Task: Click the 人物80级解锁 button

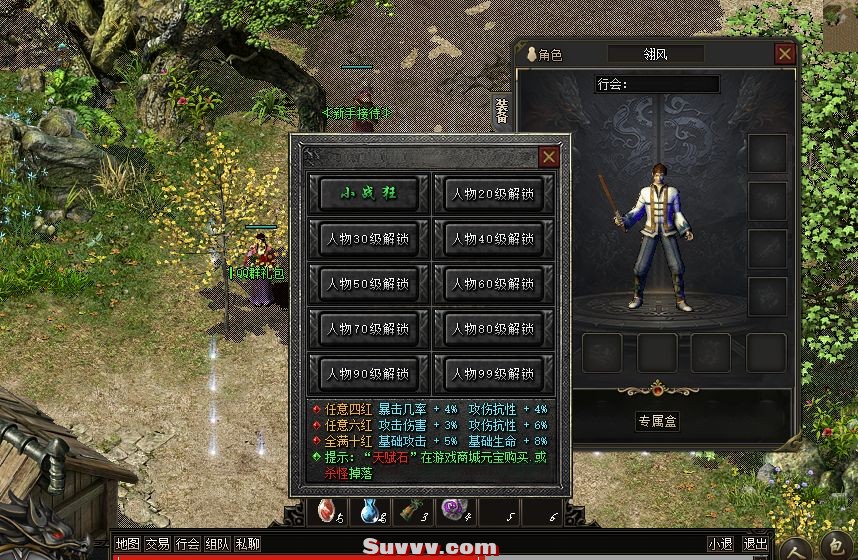Action: (x=492, y=329)
